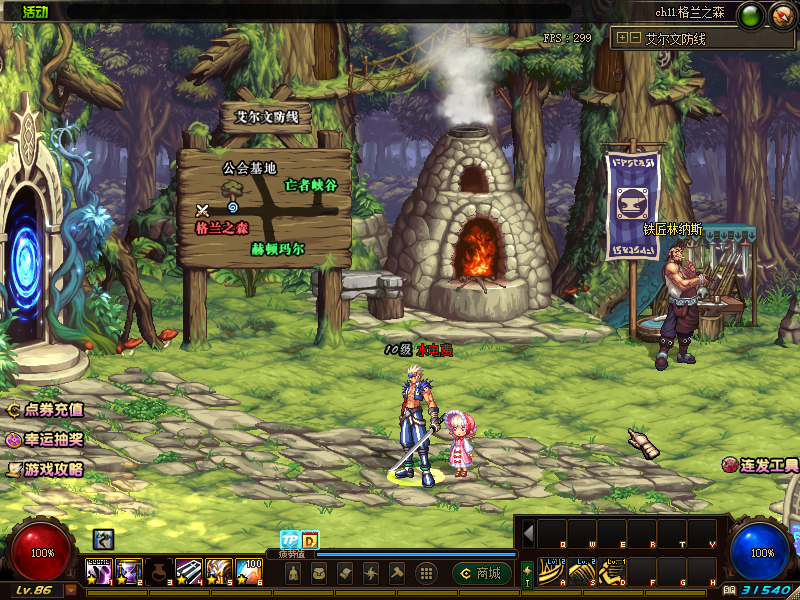The height and width of the screenshot is (600, 800).
Task: Use the consumable with 100 count
Action: 249,571
